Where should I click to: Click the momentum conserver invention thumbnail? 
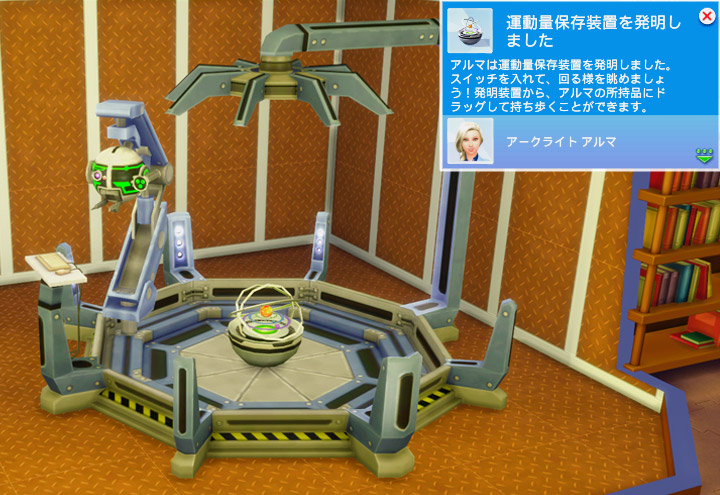[470, 31]
